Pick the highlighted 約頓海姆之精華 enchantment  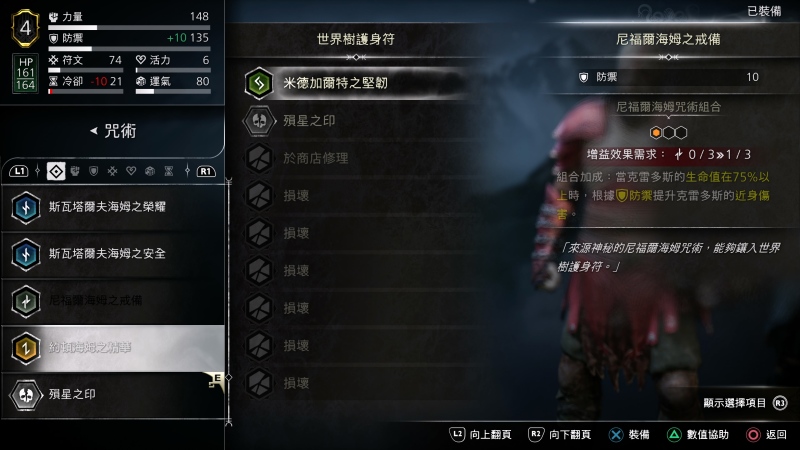coord(112,347)
